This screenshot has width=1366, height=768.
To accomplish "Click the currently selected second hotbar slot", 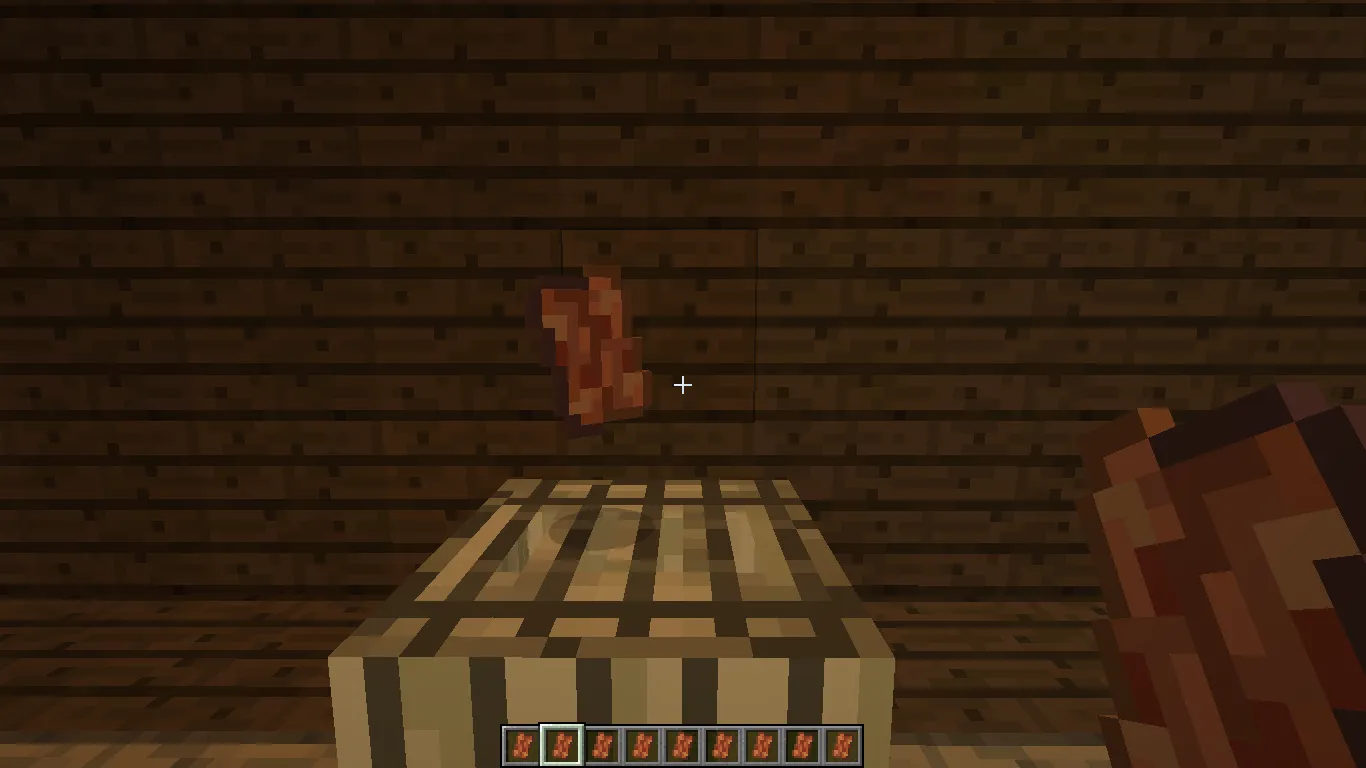I will (561, 745).
